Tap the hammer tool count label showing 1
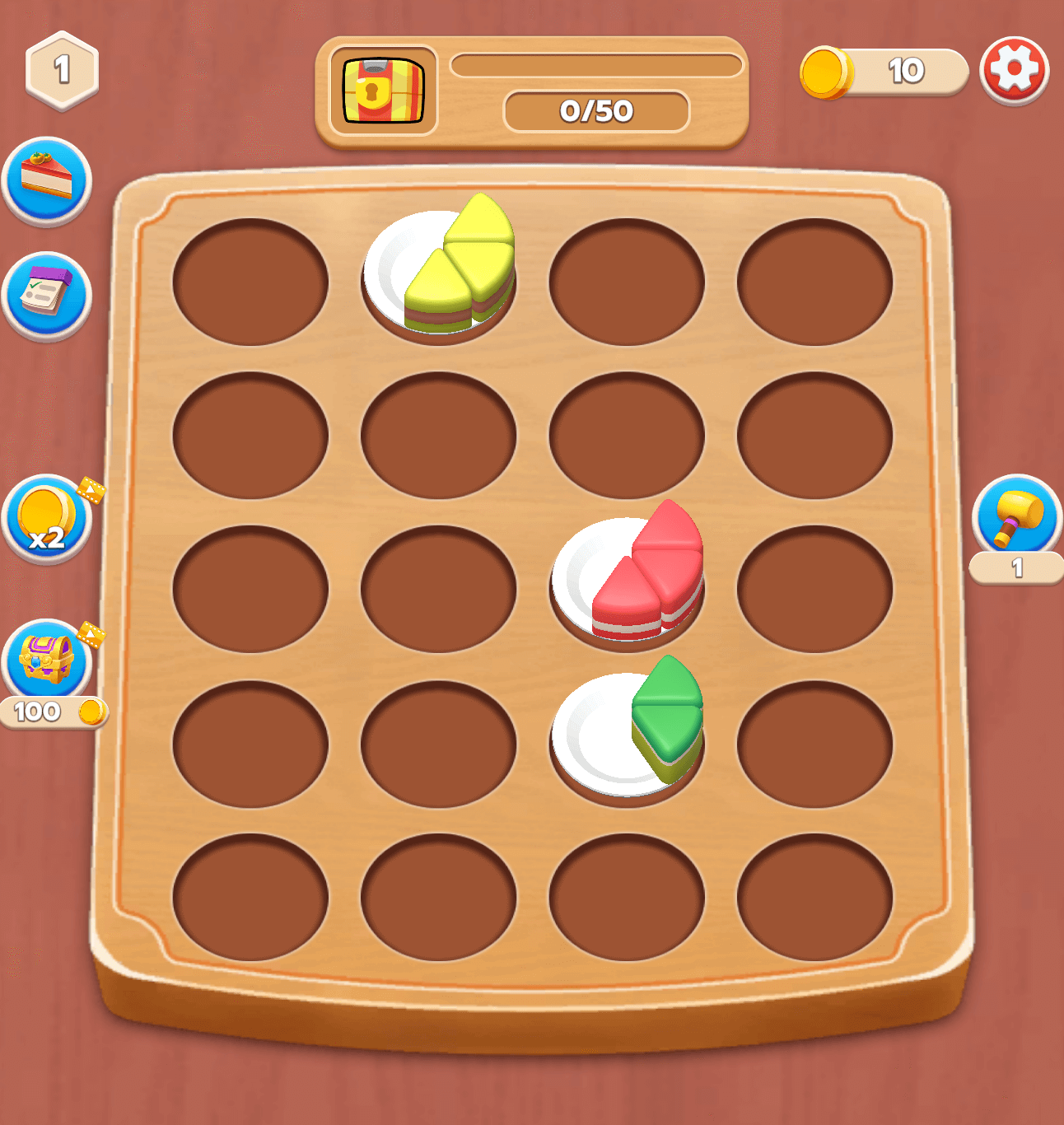 (1017, 567)
